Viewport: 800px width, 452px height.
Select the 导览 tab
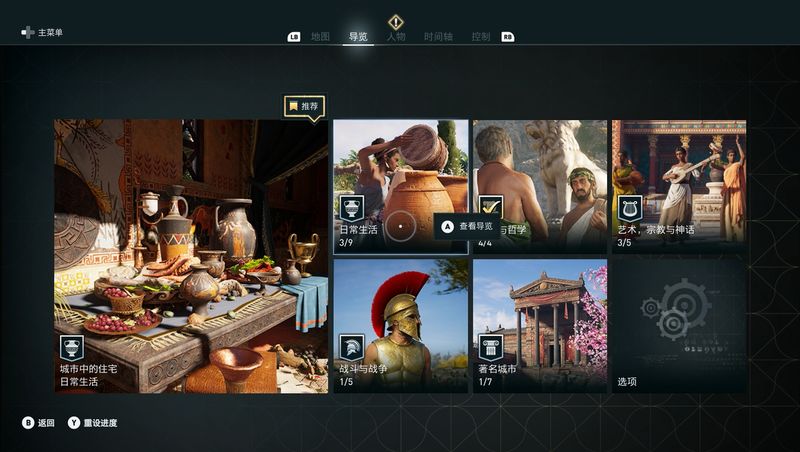pyautogui.click(x=358, y=37)
